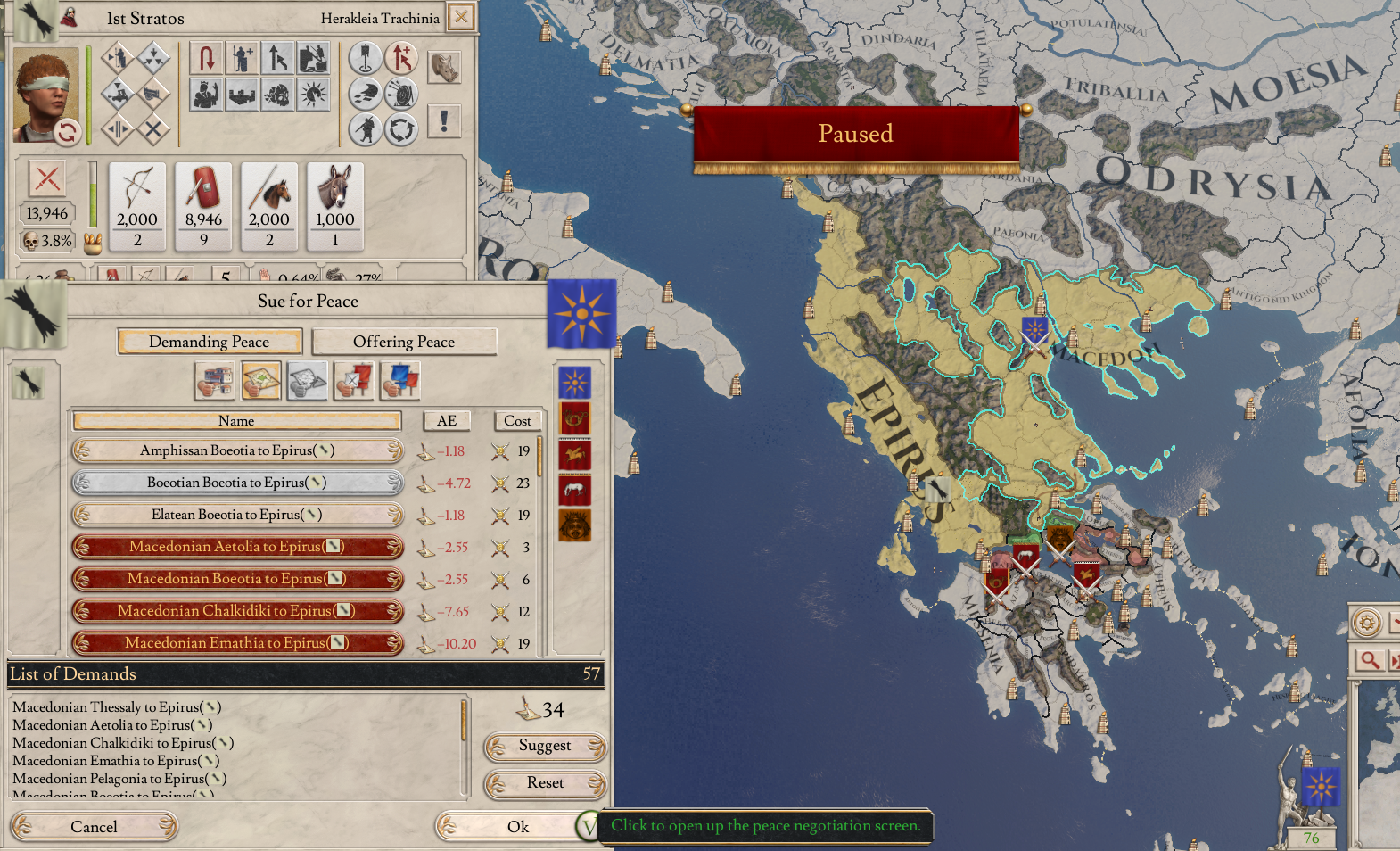Toggle Macedonian Emathia to Epirus demand
Image resolution: width=1400 pixels, height=851 pixels.
coord(237,643)
